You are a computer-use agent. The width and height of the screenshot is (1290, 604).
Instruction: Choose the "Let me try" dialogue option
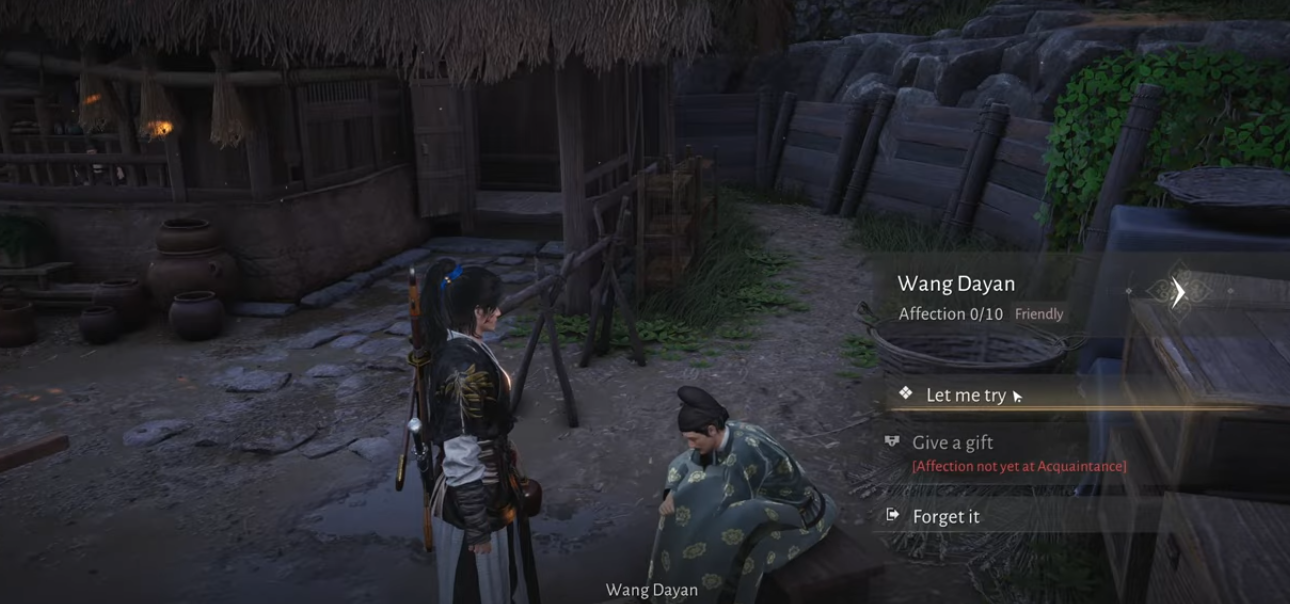(965, 395)
